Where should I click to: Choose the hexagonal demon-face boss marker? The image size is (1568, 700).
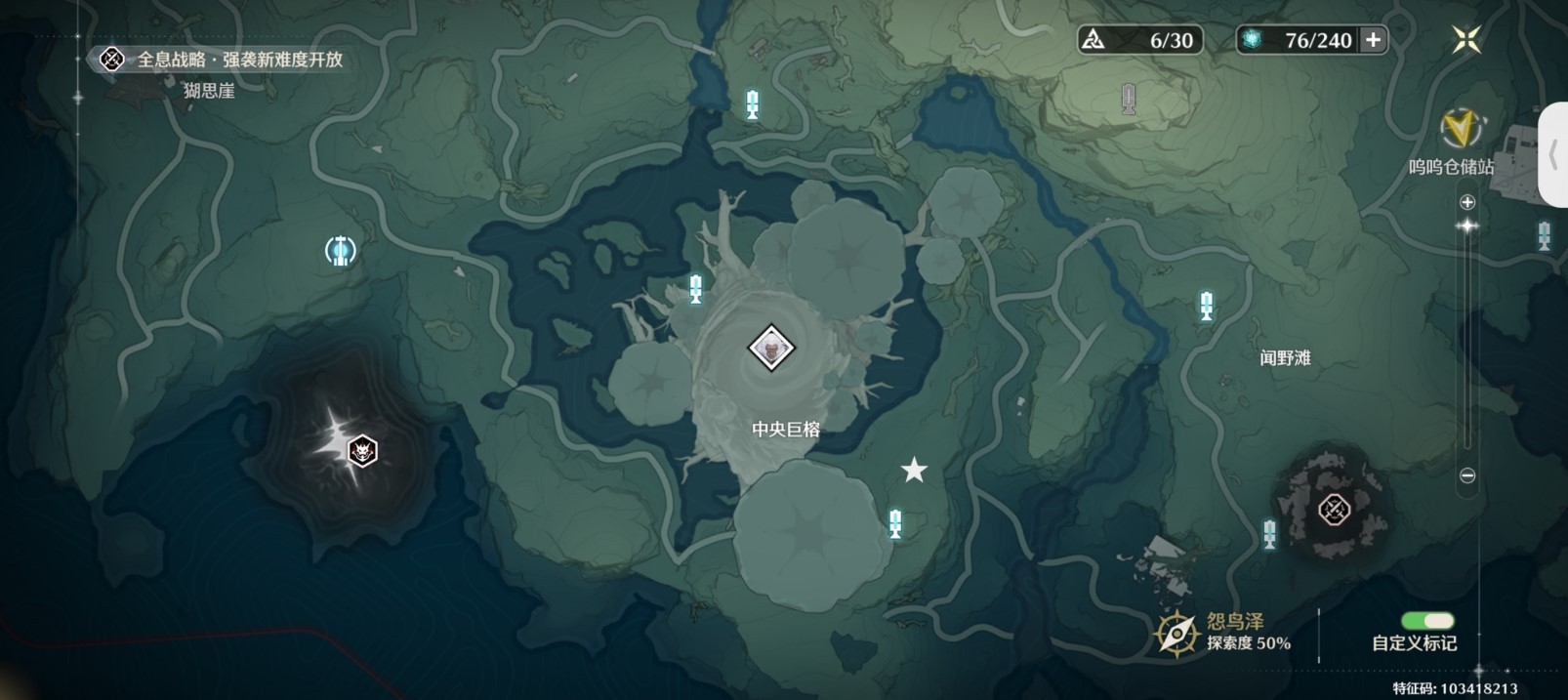tap(362, 450)
